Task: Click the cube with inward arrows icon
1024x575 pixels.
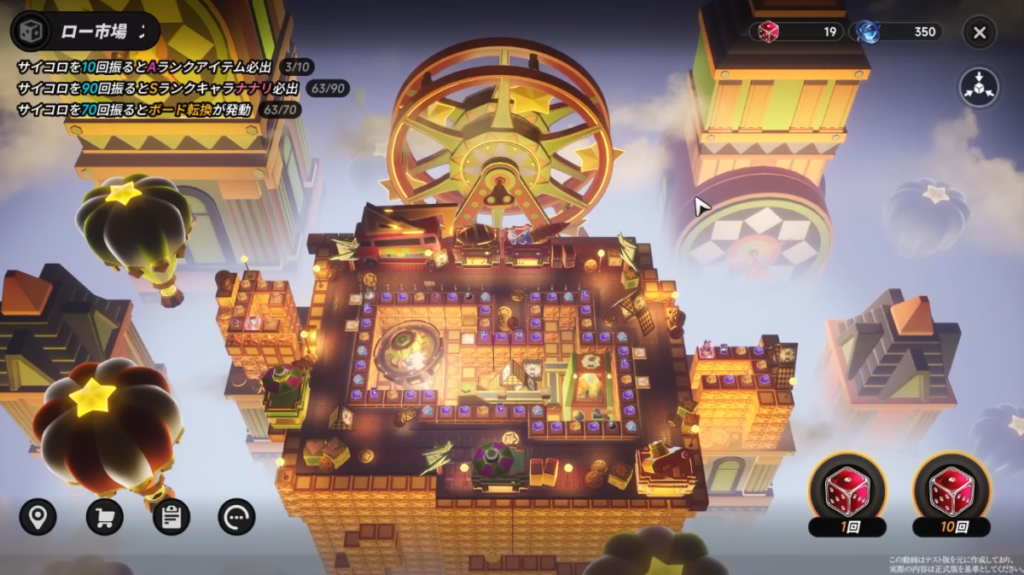Action: click(979, 87)
